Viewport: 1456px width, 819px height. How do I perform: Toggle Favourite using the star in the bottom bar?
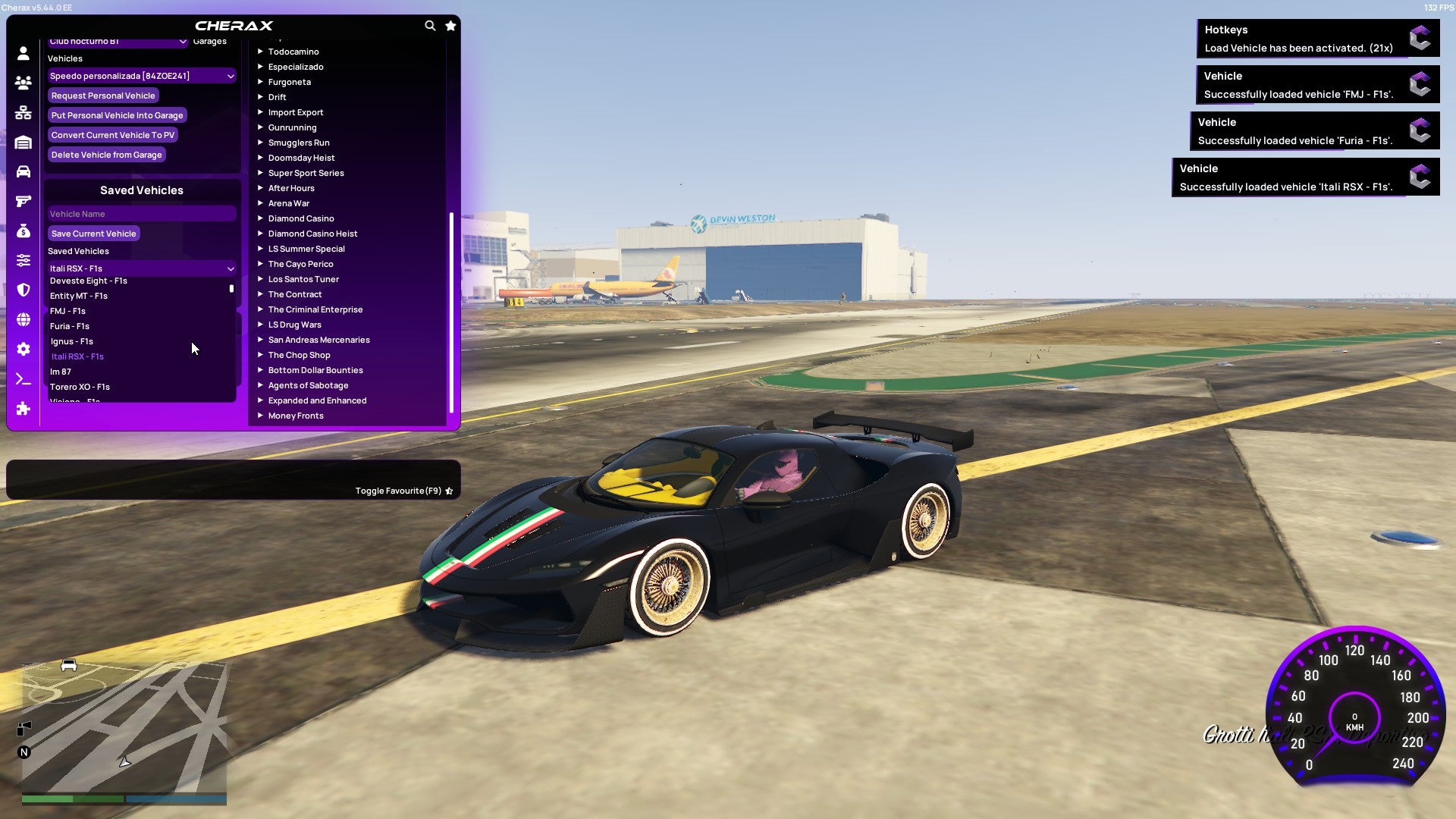click(448, 490)
